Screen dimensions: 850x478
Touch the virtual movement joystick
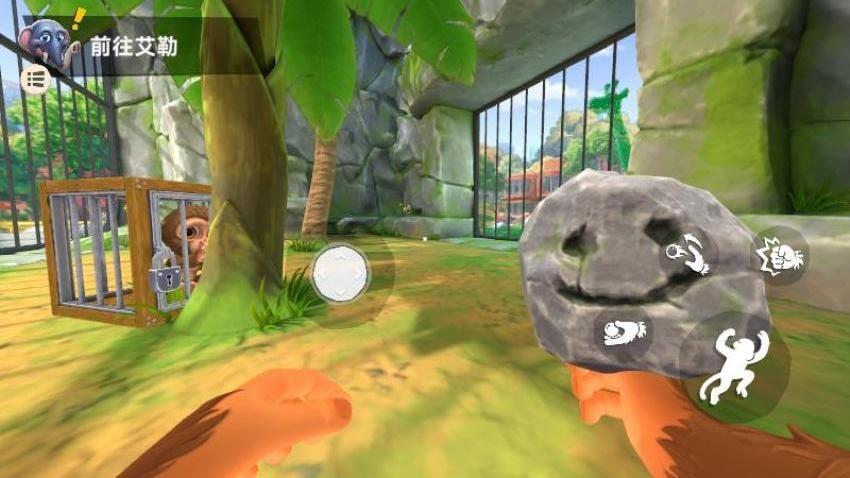coord(340,273)
